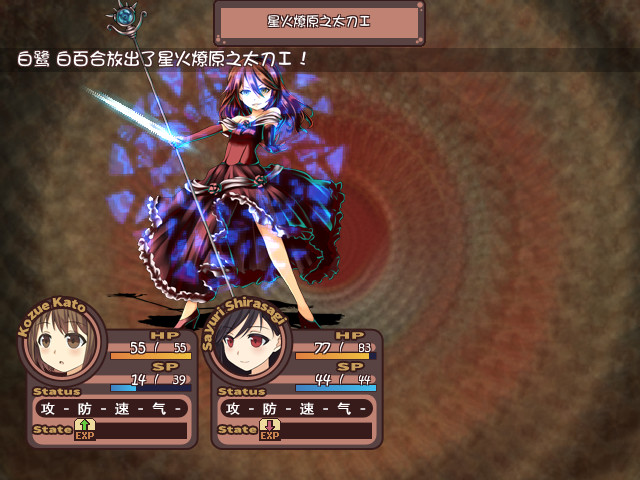Click Sayuri Shirasagi's EXP down state icon
The width and height of the screenshot is (640, 480).
coord(270,430)
